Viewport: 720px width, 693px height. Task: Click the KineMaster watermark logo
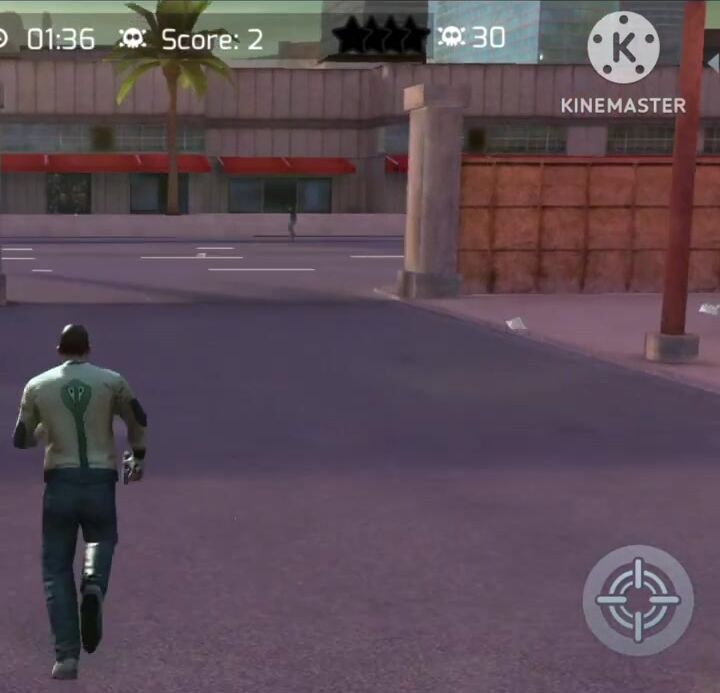coord(623,48)
